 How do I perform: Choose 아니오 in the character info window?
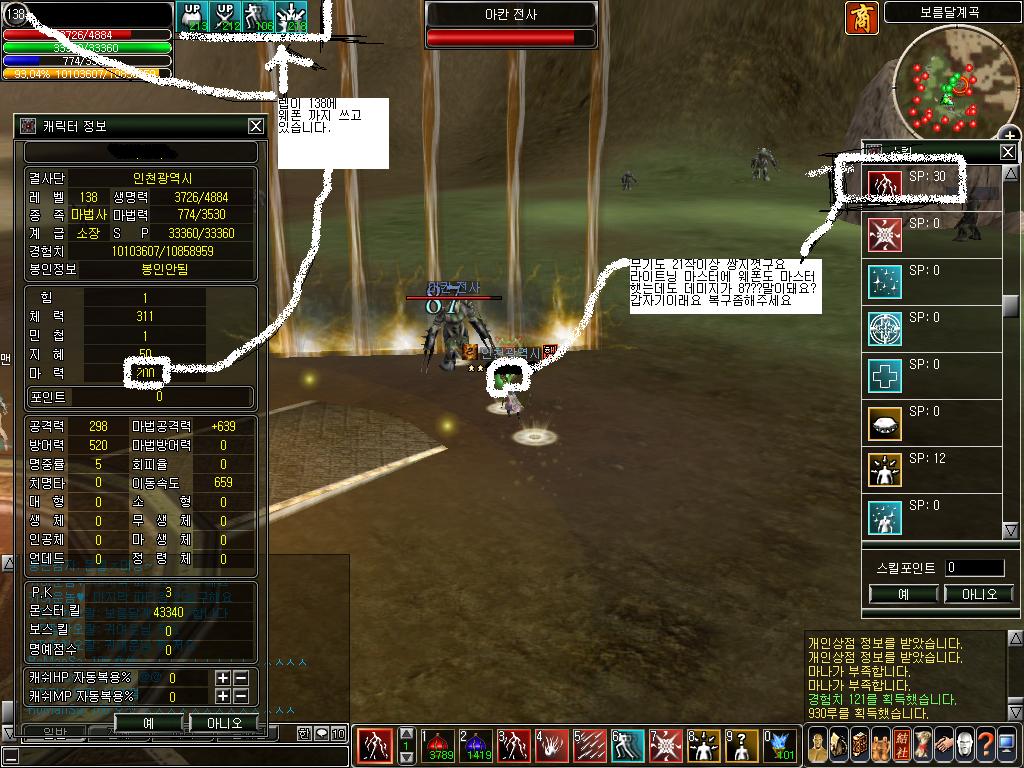224,722
